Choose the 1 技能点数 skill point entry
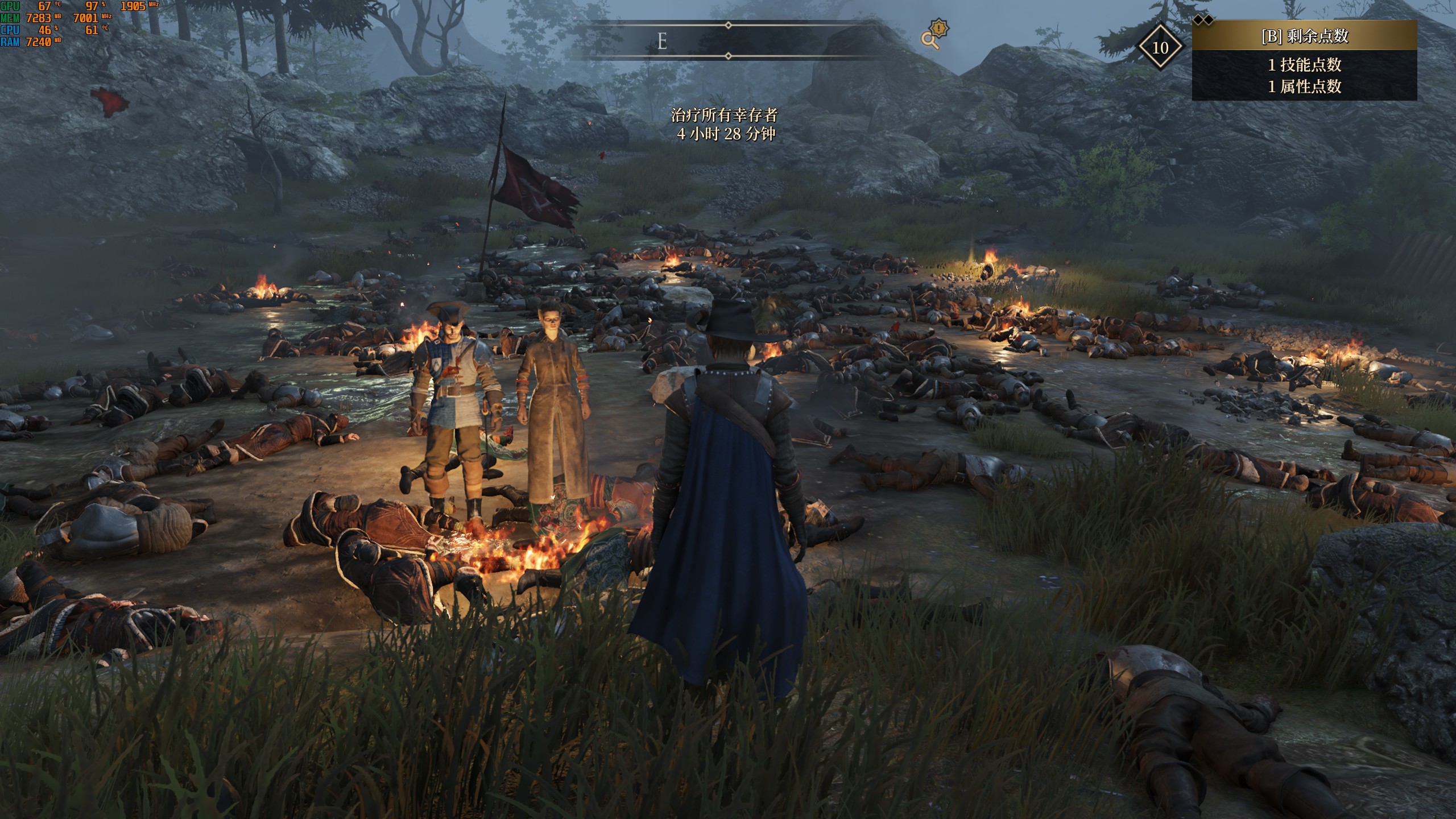Image resolution: width=1456 pixels, height=819 pixels. pyautogui.click(x=1304, y=65)
